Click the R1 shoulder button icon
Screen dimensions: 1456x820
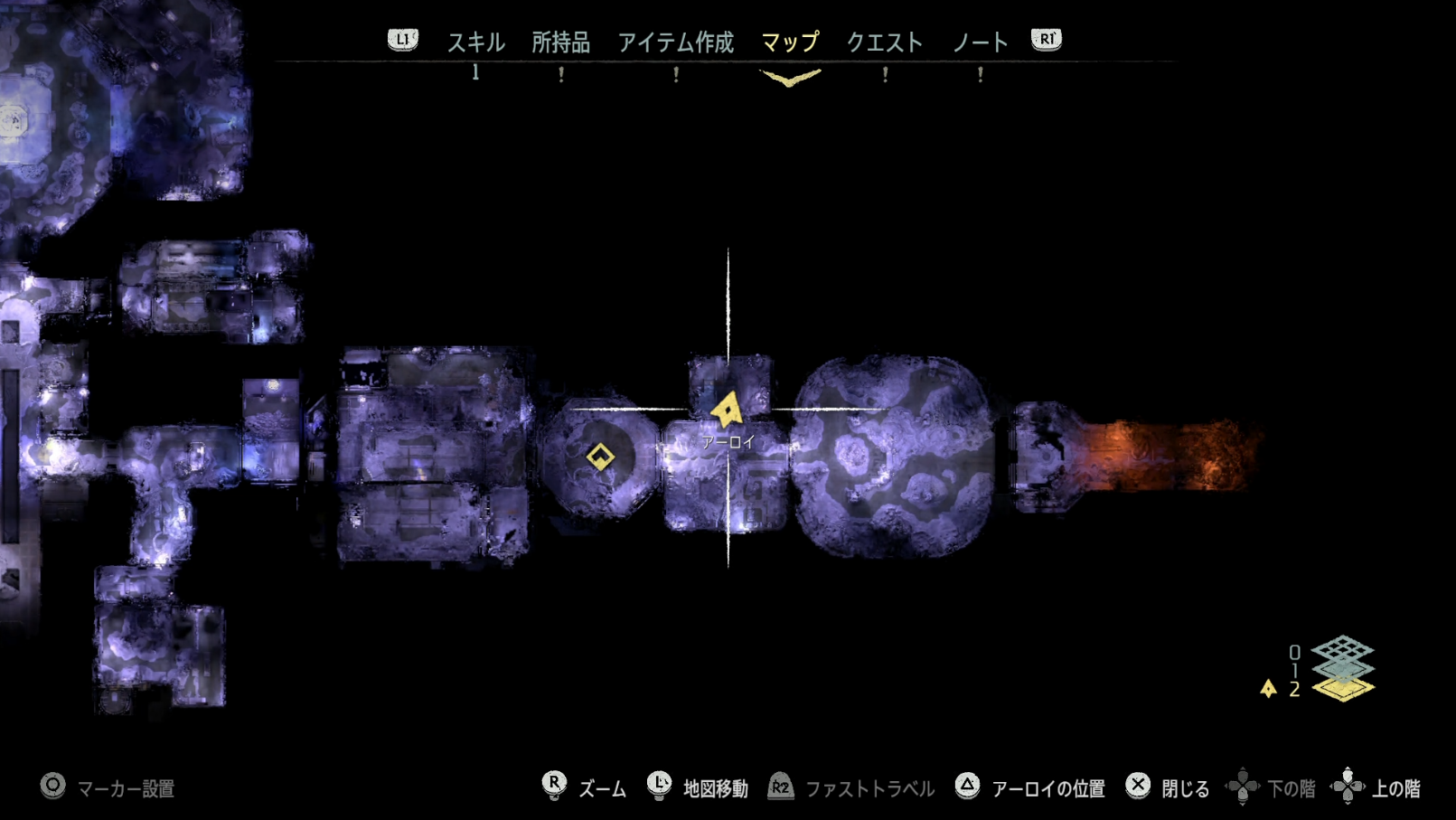pos(1046,39)
